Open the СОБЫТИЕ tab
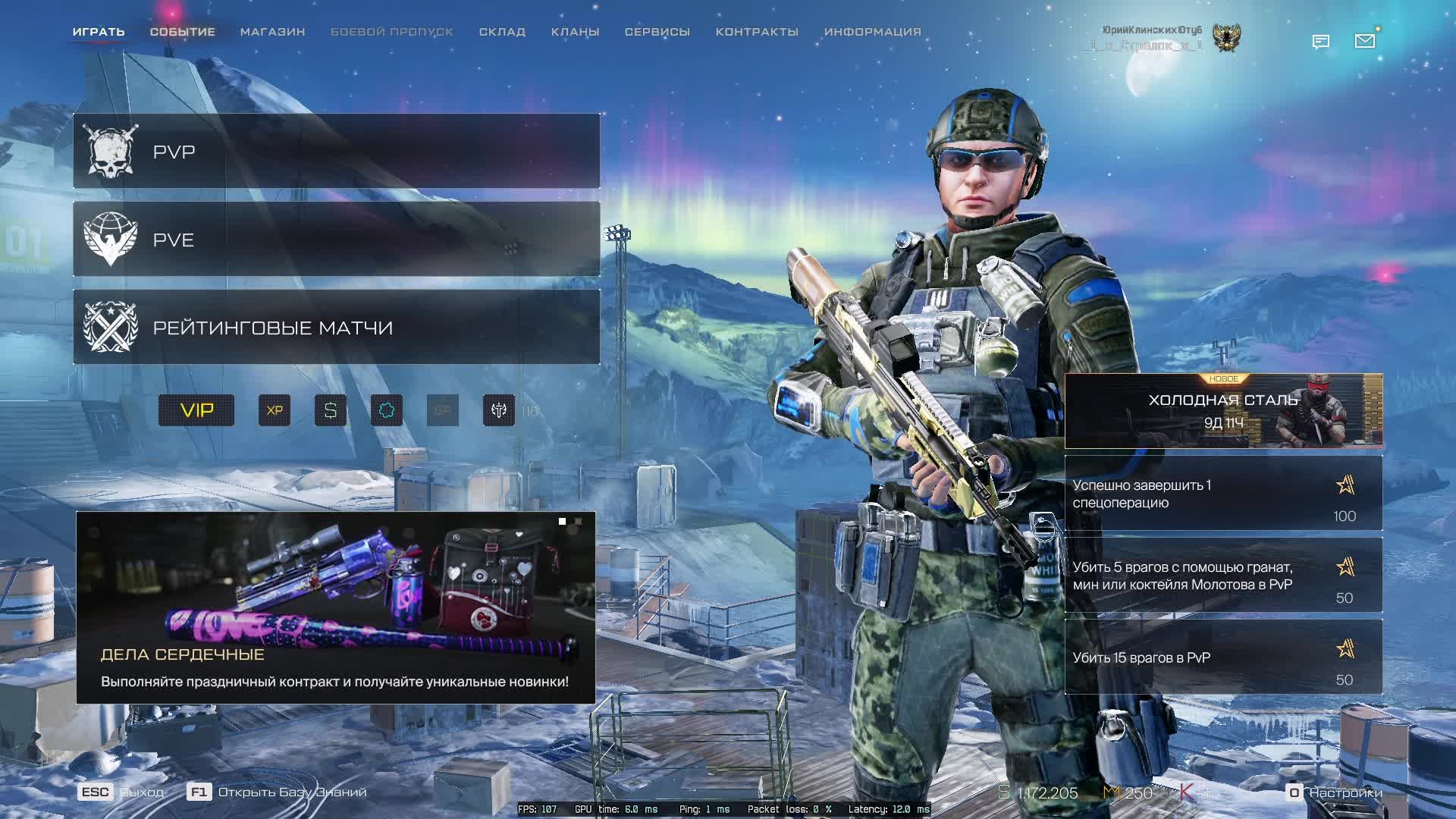This screenshot has width=1456, height=819. [x=182, y=32]
